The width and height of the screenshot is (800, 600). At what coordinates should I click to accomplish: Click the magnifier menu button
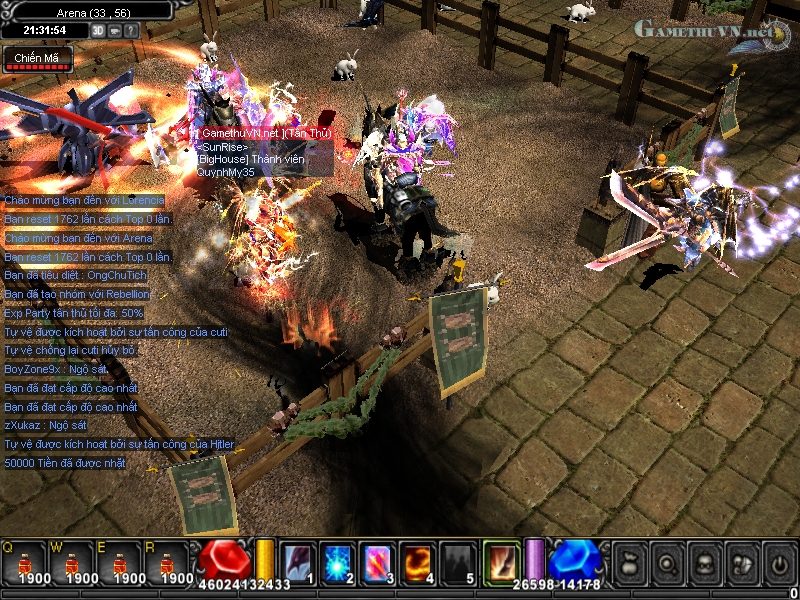point(667,562)
